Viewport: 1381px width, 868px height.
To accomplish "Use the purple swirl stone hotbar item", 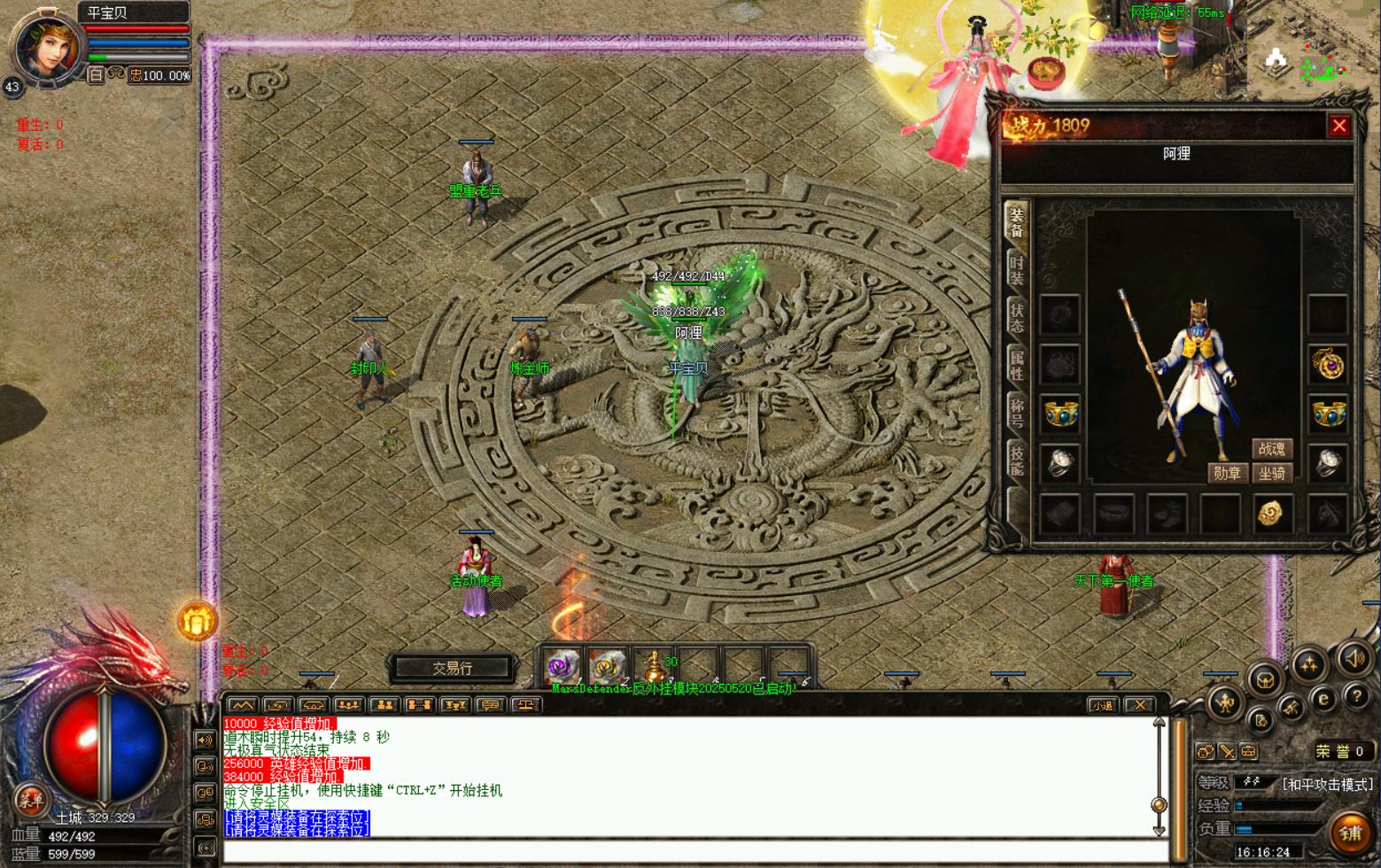I will click(562, 666).
